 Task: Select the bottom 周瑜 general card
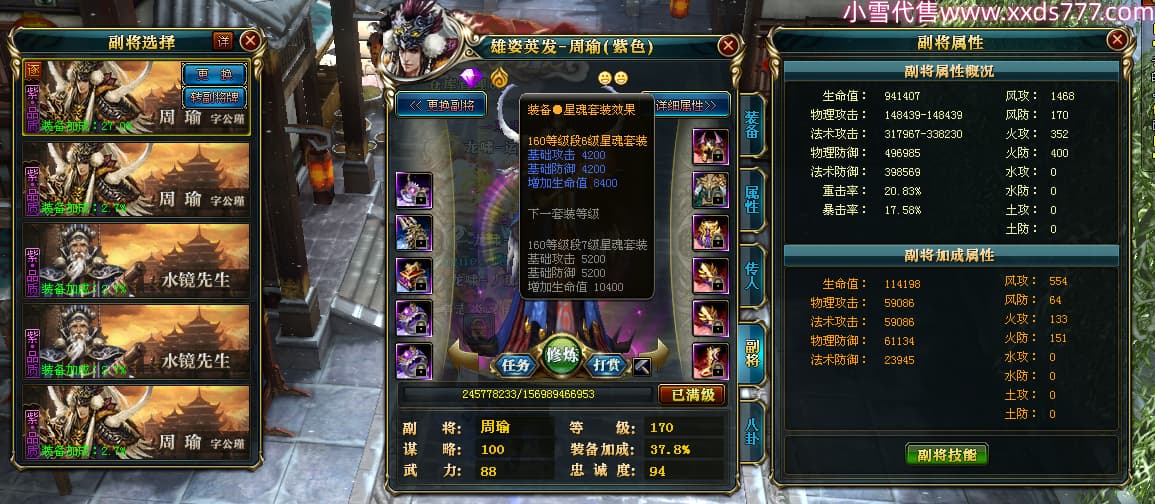(x=136, y=424)
